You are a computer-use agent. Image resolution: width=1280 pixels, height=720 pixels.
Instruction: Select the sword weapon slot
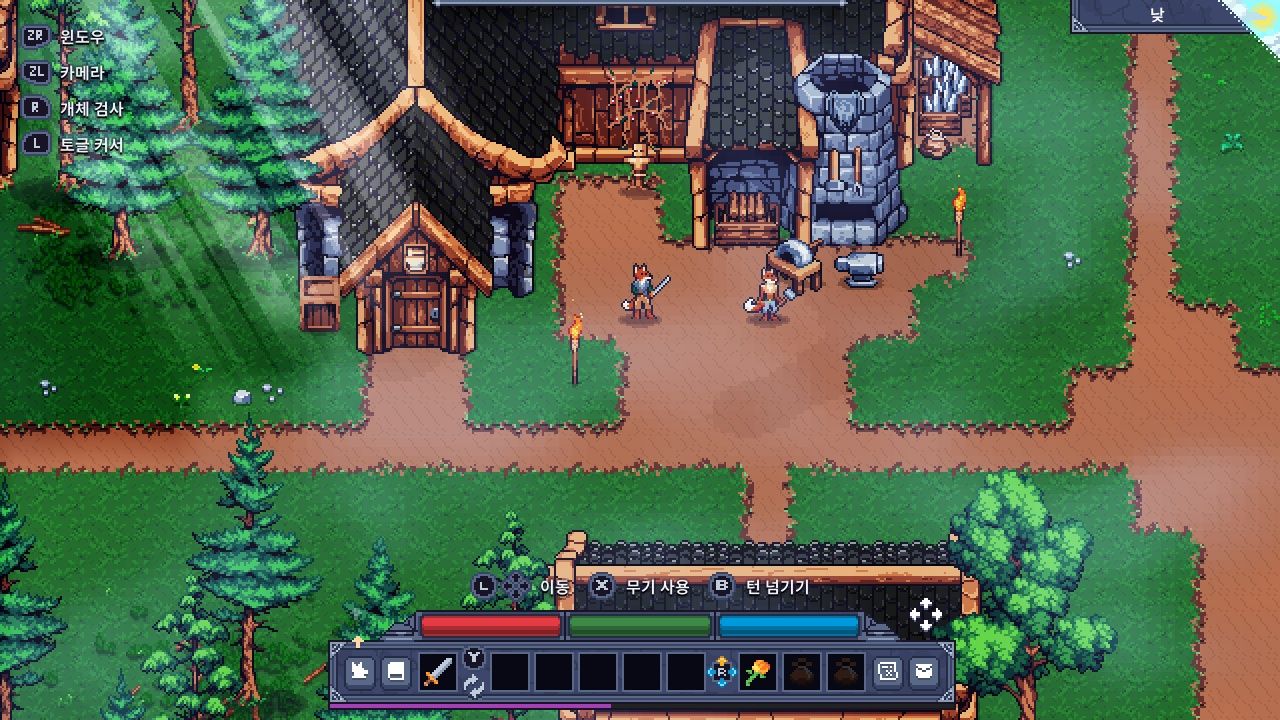[x=436, y=673]
